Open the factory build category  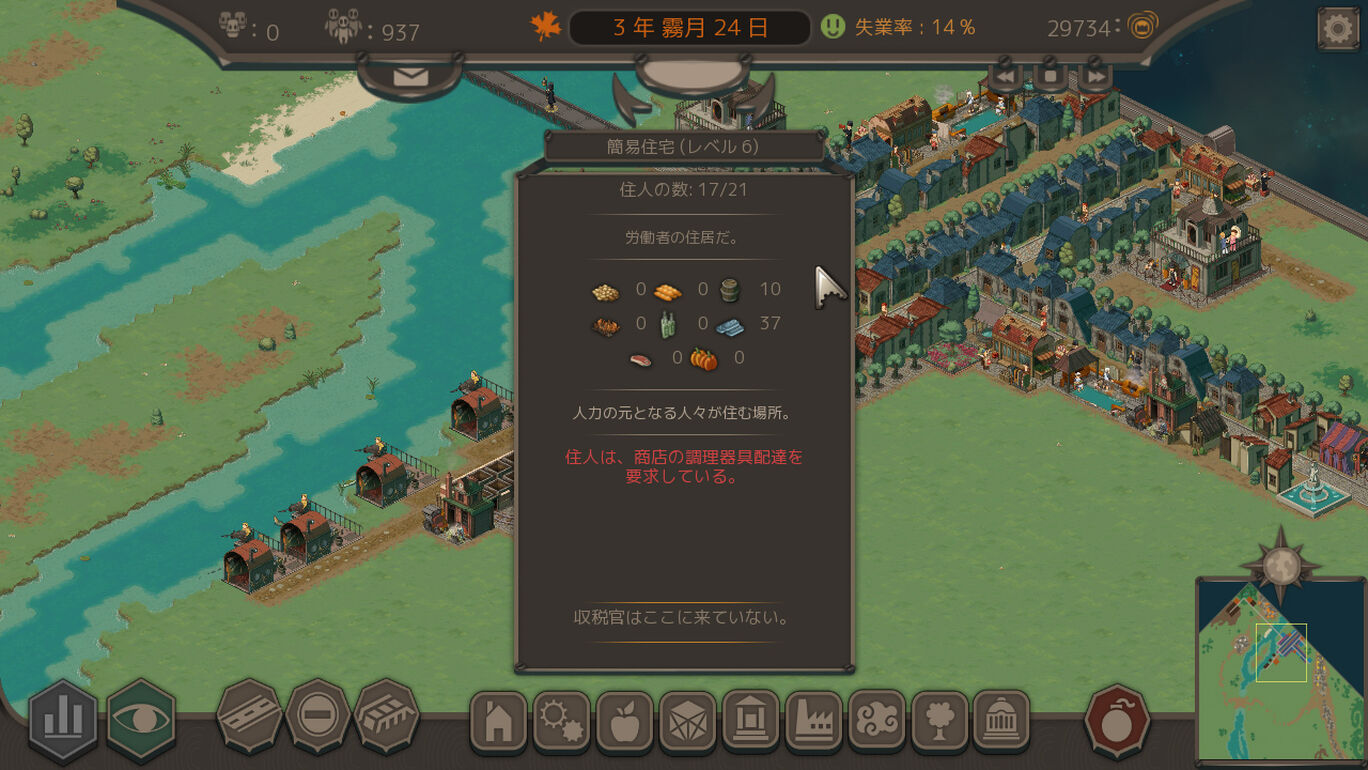[x=813, y=722]
